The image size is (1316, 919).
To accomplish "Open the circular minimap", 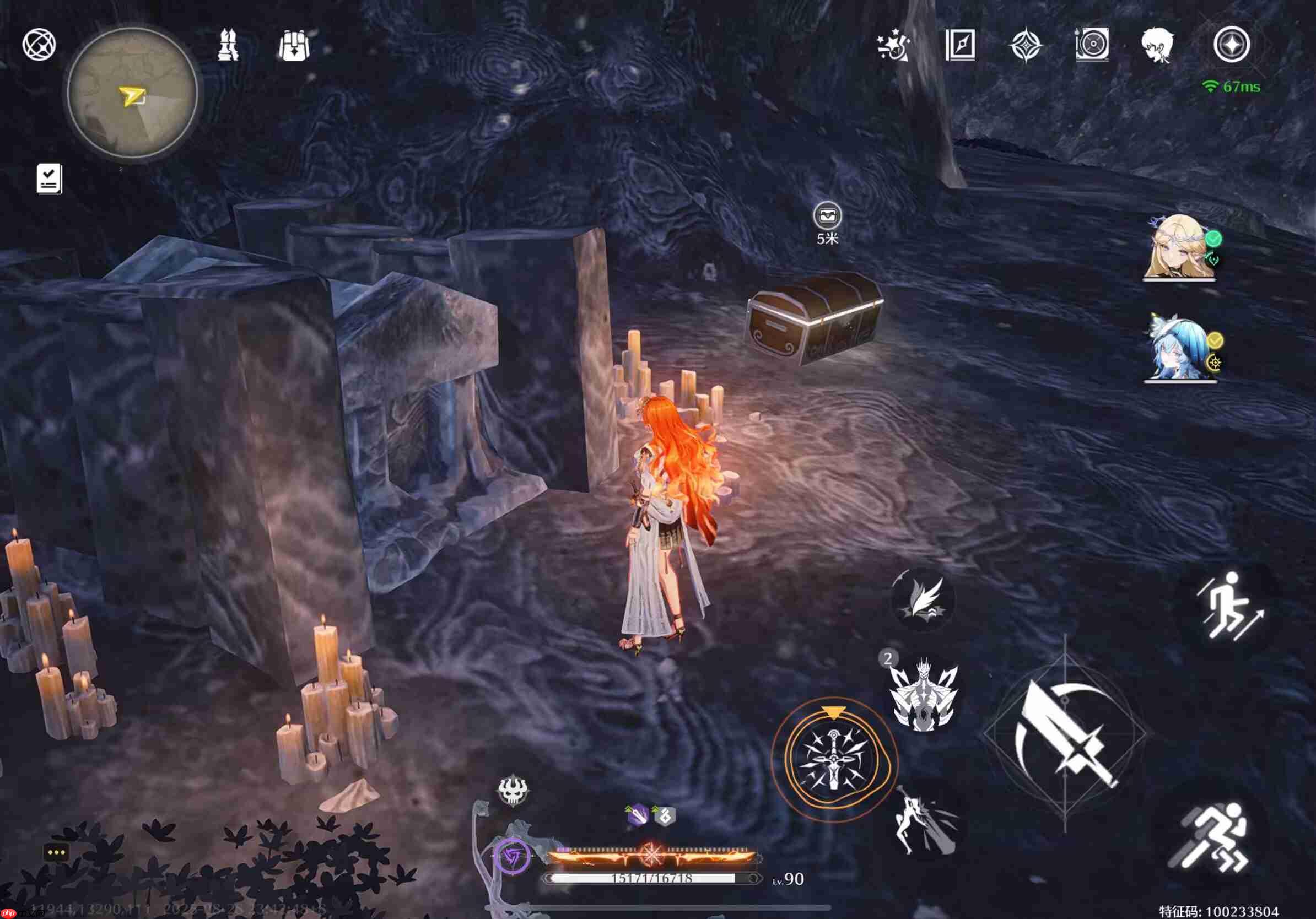I will (132, 93).
